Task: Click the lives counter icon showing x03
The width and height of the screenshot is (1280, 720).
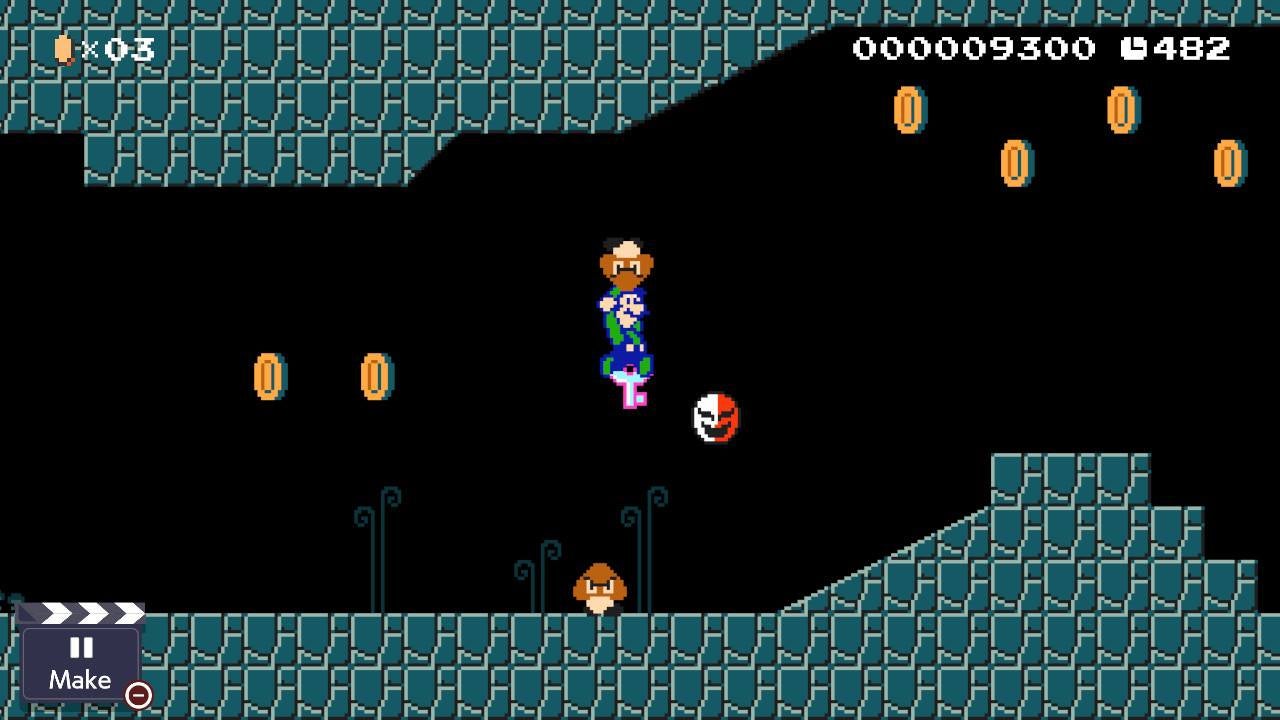Action: 63,47
